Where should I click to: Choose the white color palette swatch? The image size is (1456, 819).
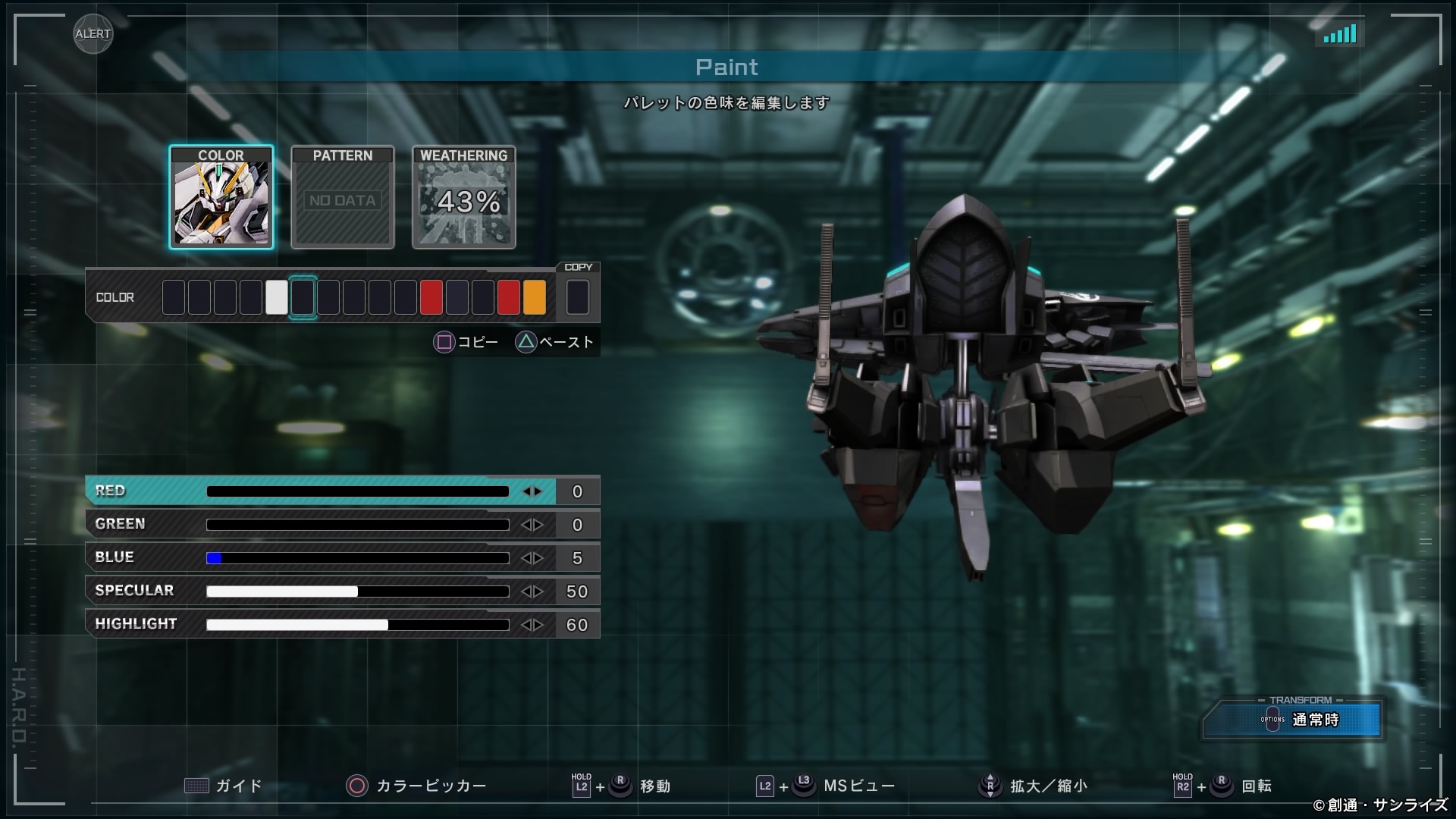277,297
